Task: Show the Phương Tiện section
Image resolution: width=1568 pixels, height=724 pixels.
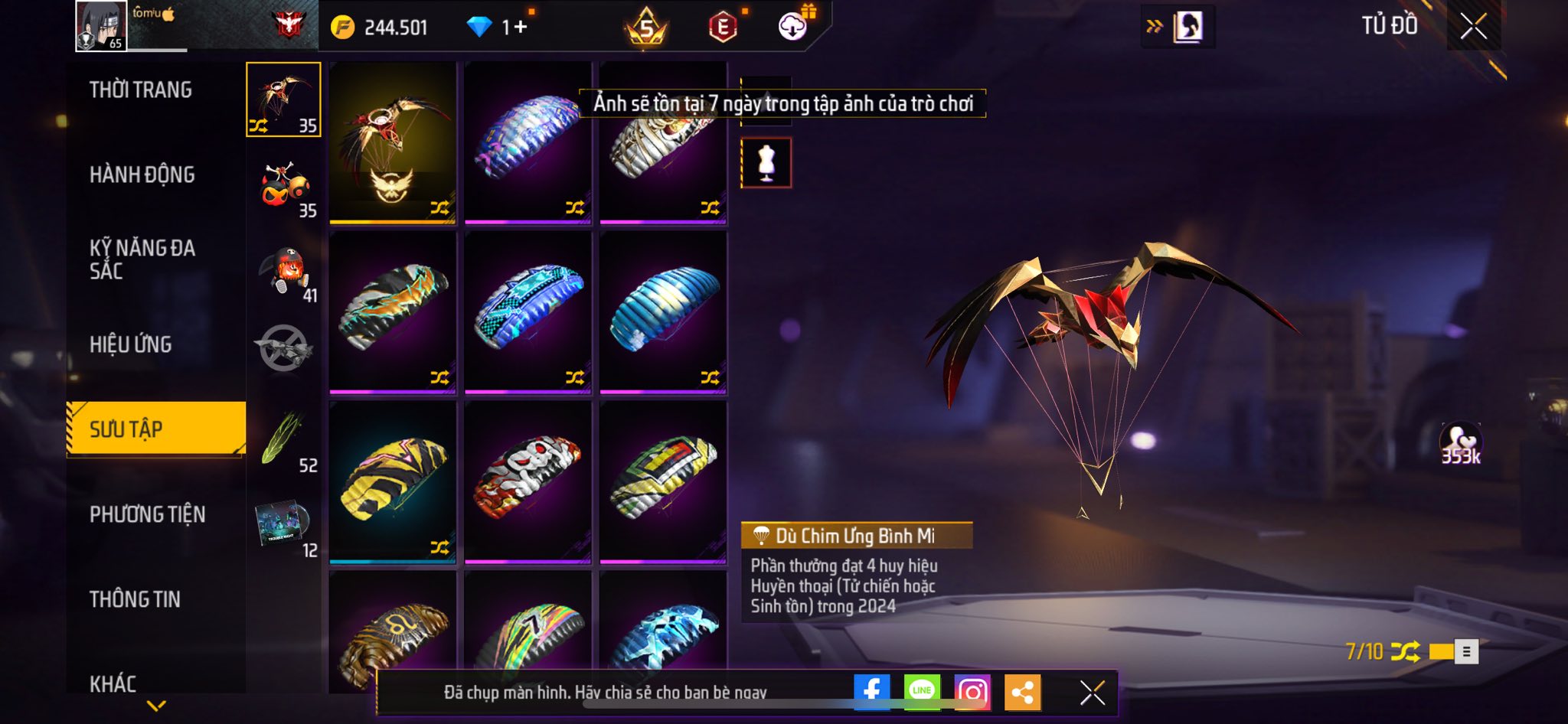Action: pyautogui.click(x=148, y=514)
